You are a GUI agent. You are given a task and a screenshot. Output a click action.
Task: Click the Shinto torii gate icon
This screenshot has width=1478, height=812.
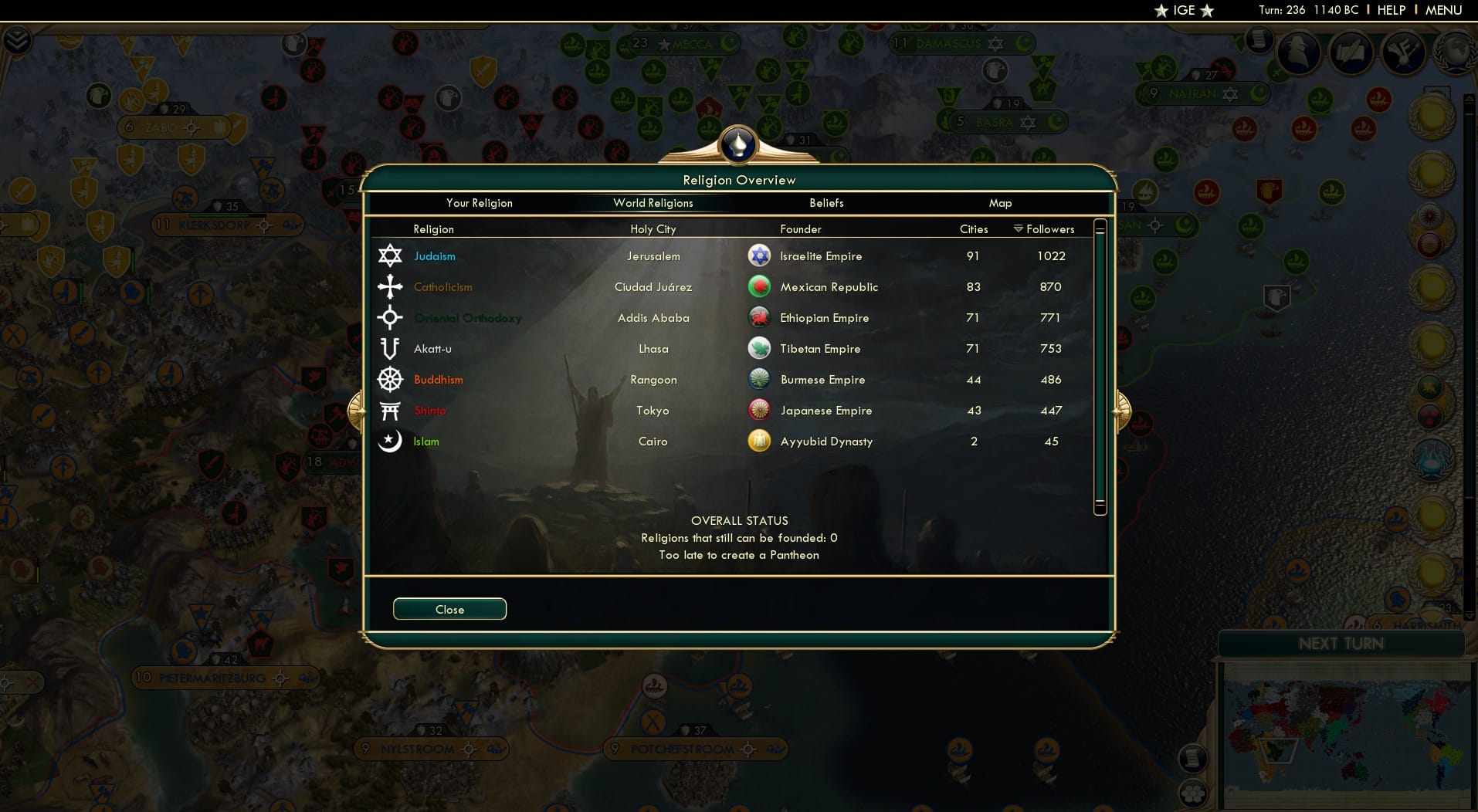(391, 410)
